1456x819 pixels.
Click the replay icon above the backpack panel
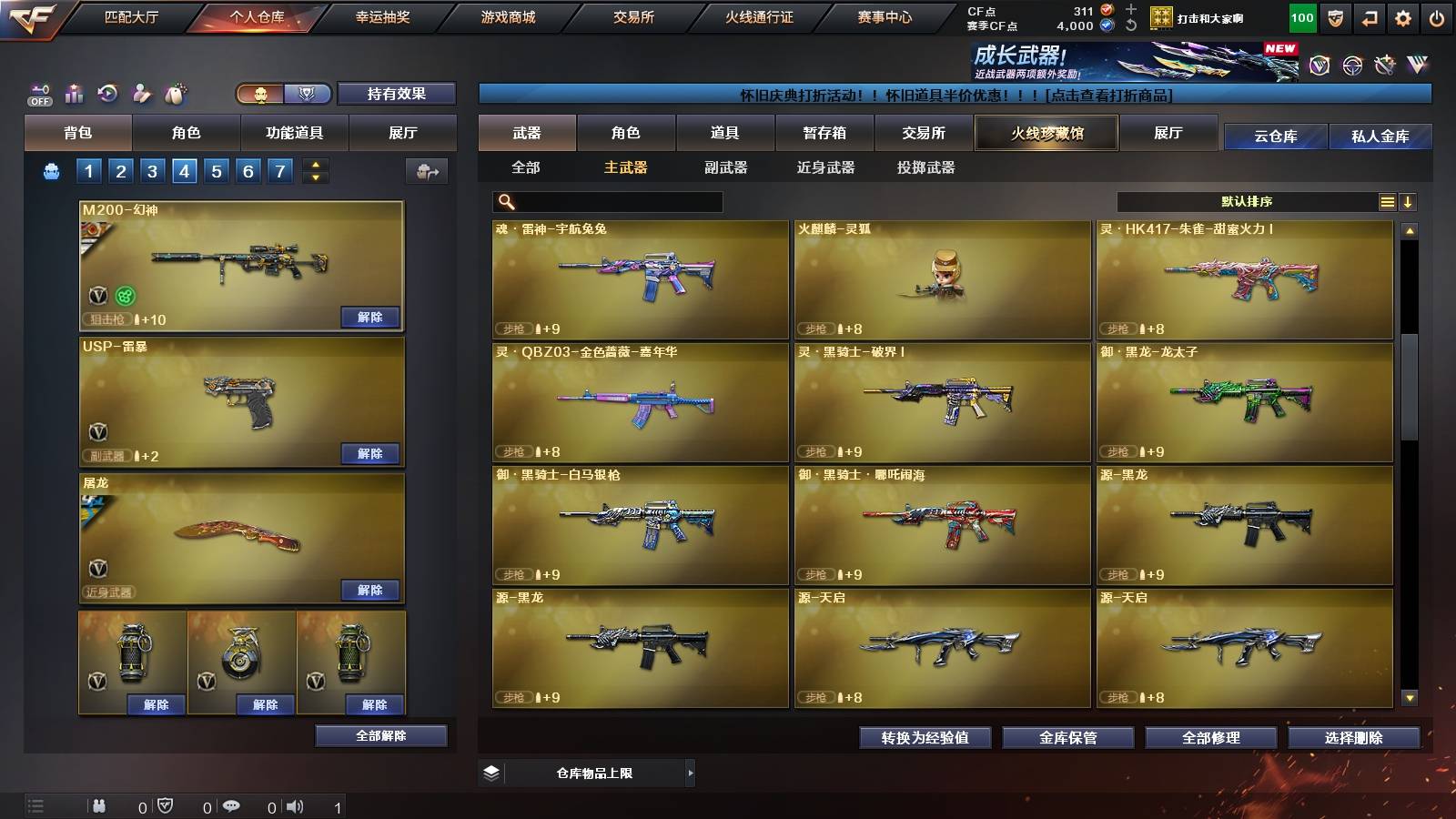coord(109,93)
